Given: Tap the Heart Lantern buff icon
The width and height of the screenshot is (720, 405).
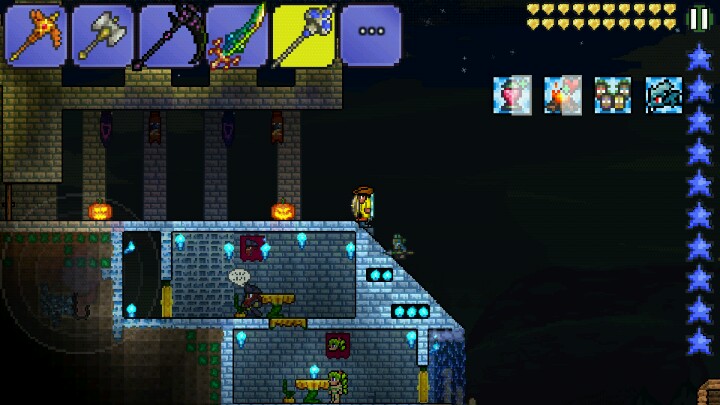Looking at the screenshot, I should coord(511,95).
